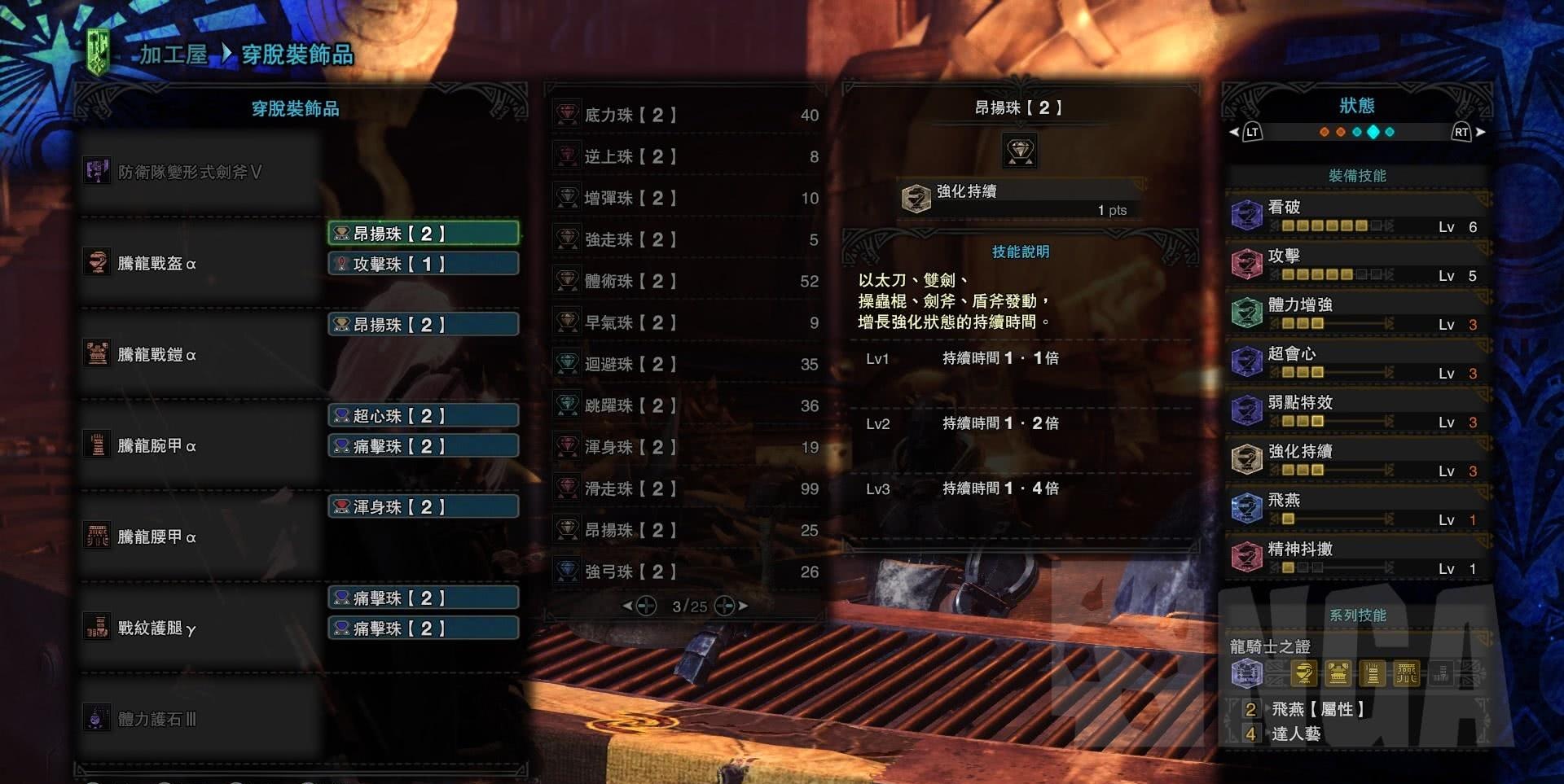Choose the 騰龍戰盔α helmet row
This screenshot has width=1564, height=784.
[x=156, y=263]
